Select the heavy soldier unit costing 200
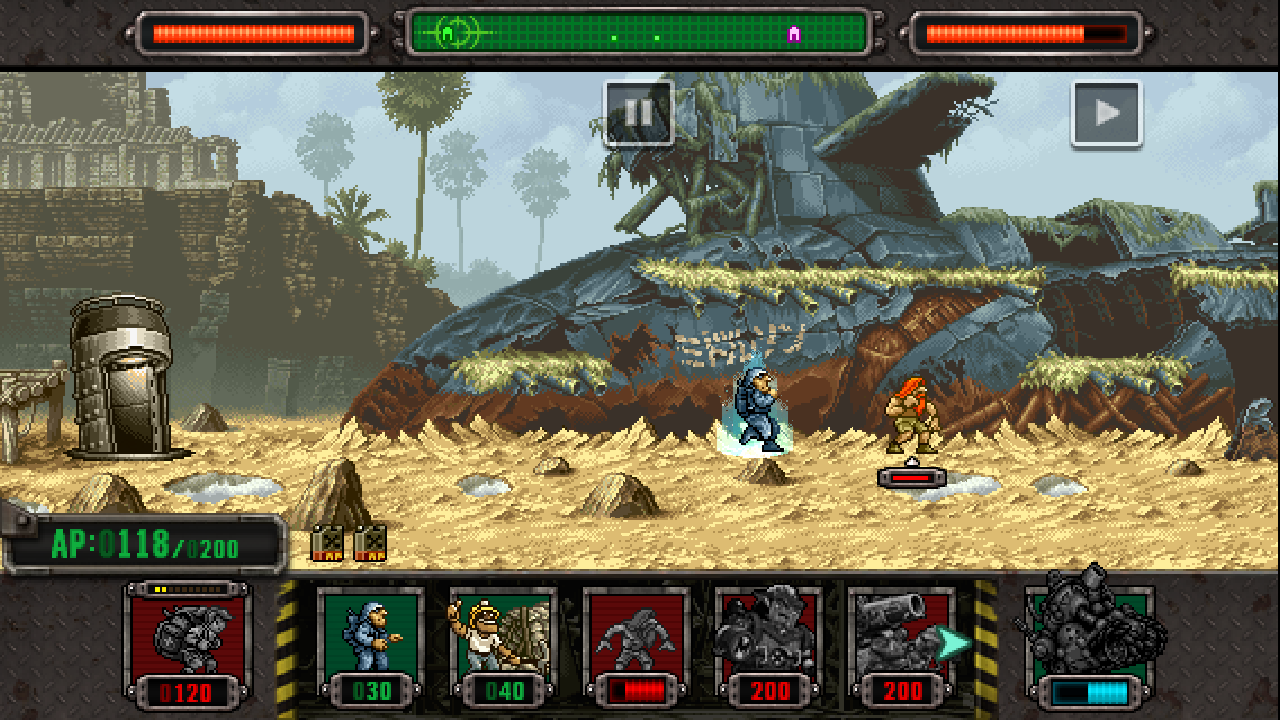The height and width of the screenshot is (720, 1280). pos(769,642)
